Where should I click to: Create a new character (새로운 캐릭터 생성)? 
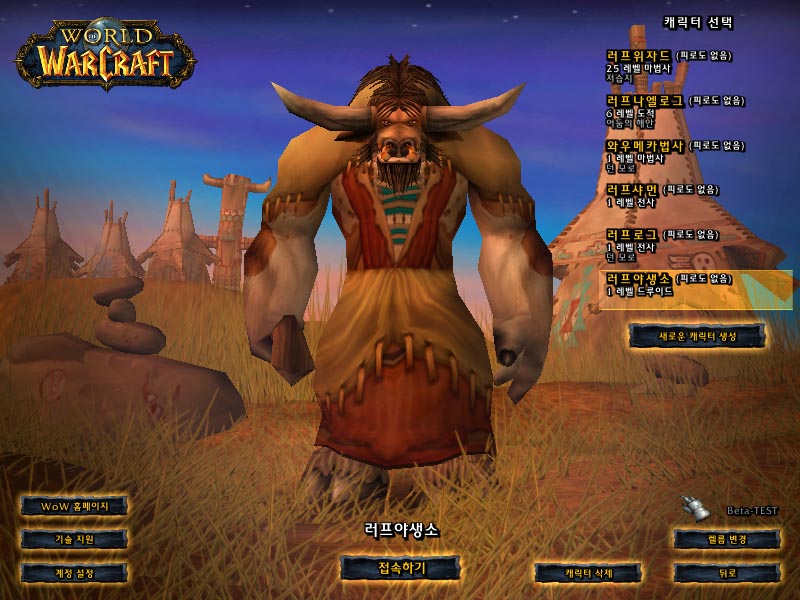point(698,336)
